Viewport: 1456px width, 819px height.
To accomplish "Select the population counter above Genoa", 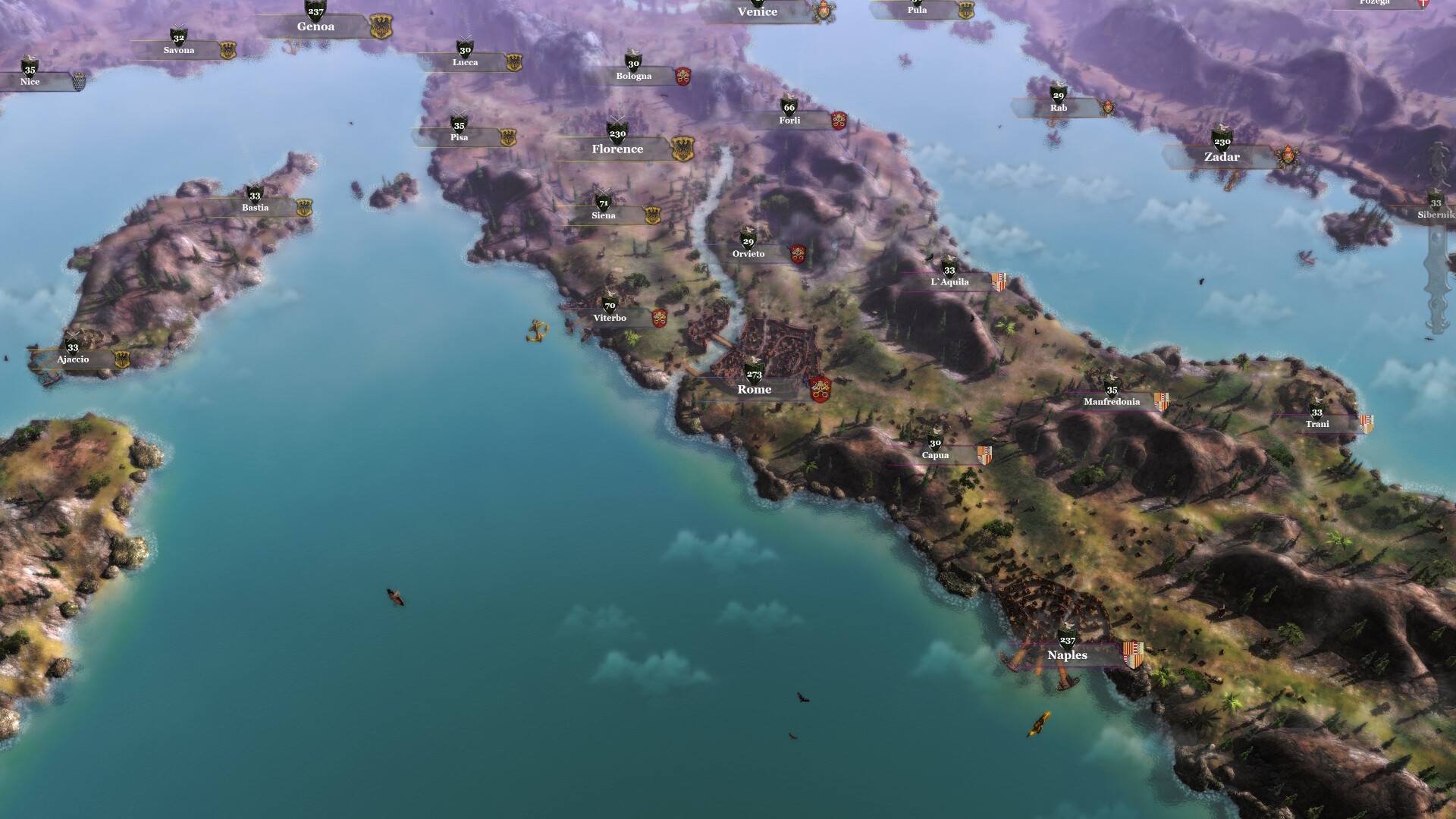I will tap(315, 11).
